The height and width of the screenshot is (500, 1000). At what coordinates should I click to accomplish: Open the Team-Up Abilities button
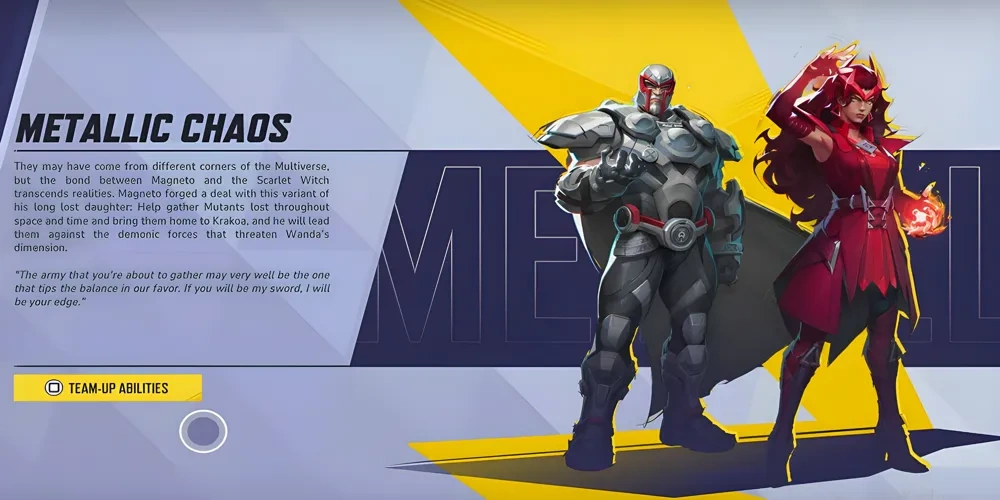pos(108,388)
